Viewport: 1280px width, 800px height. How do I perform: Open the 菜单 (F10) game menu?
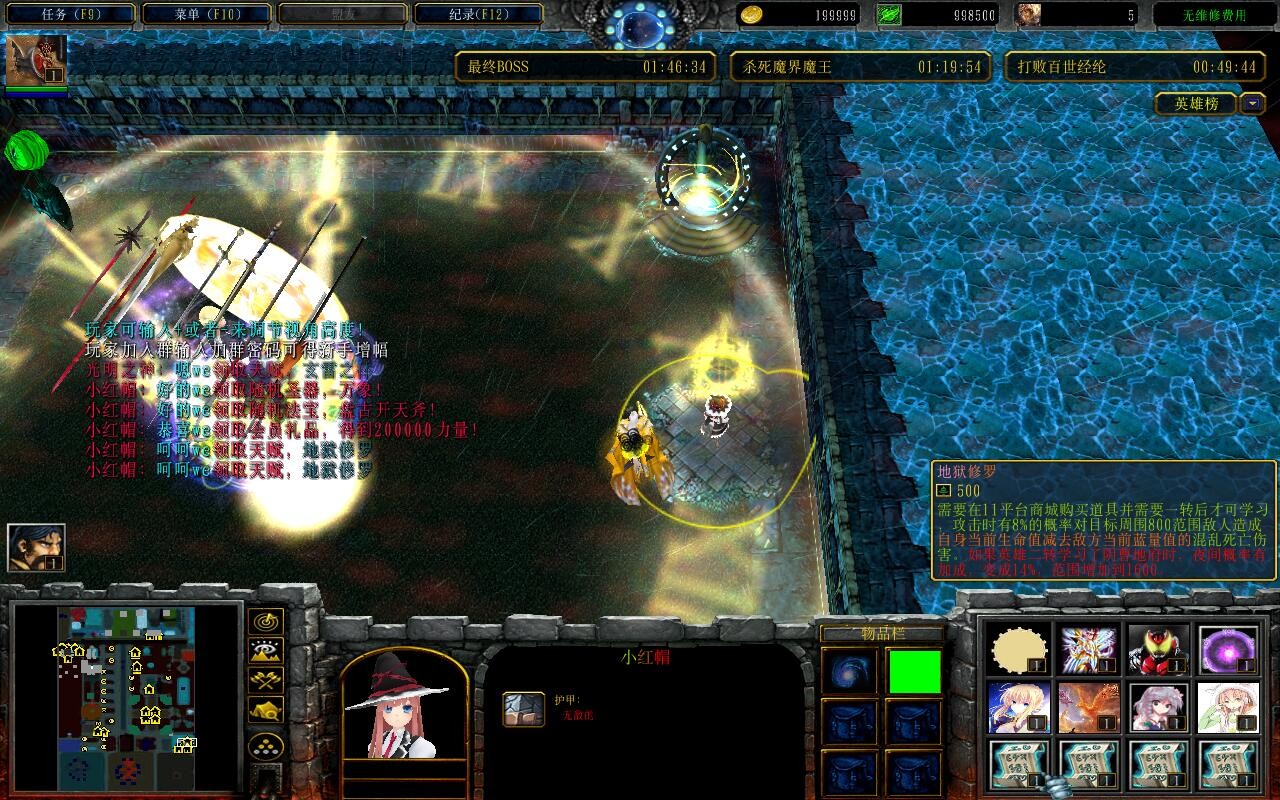[207, 14]
